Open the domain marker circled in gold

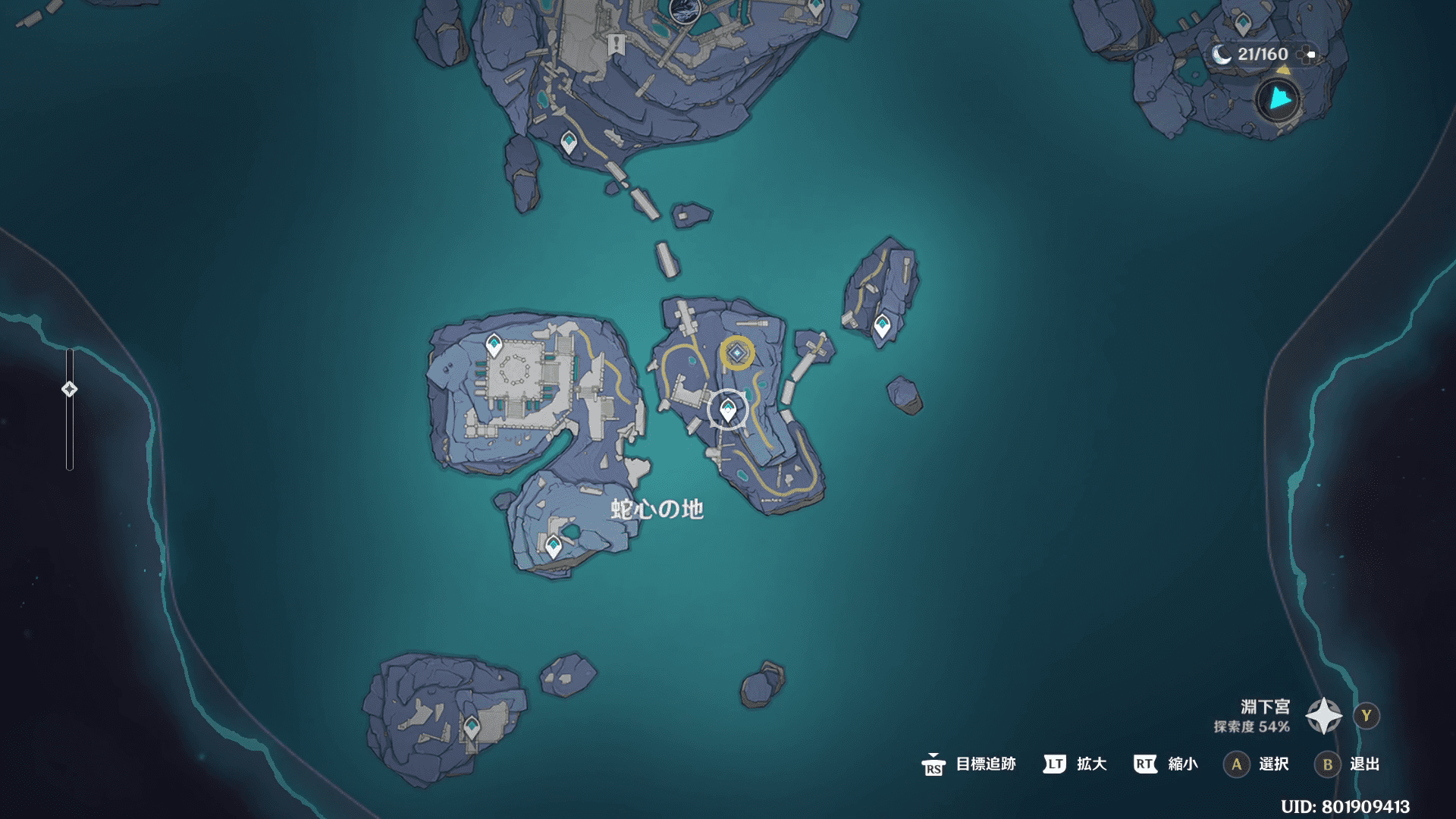[736, 353]
